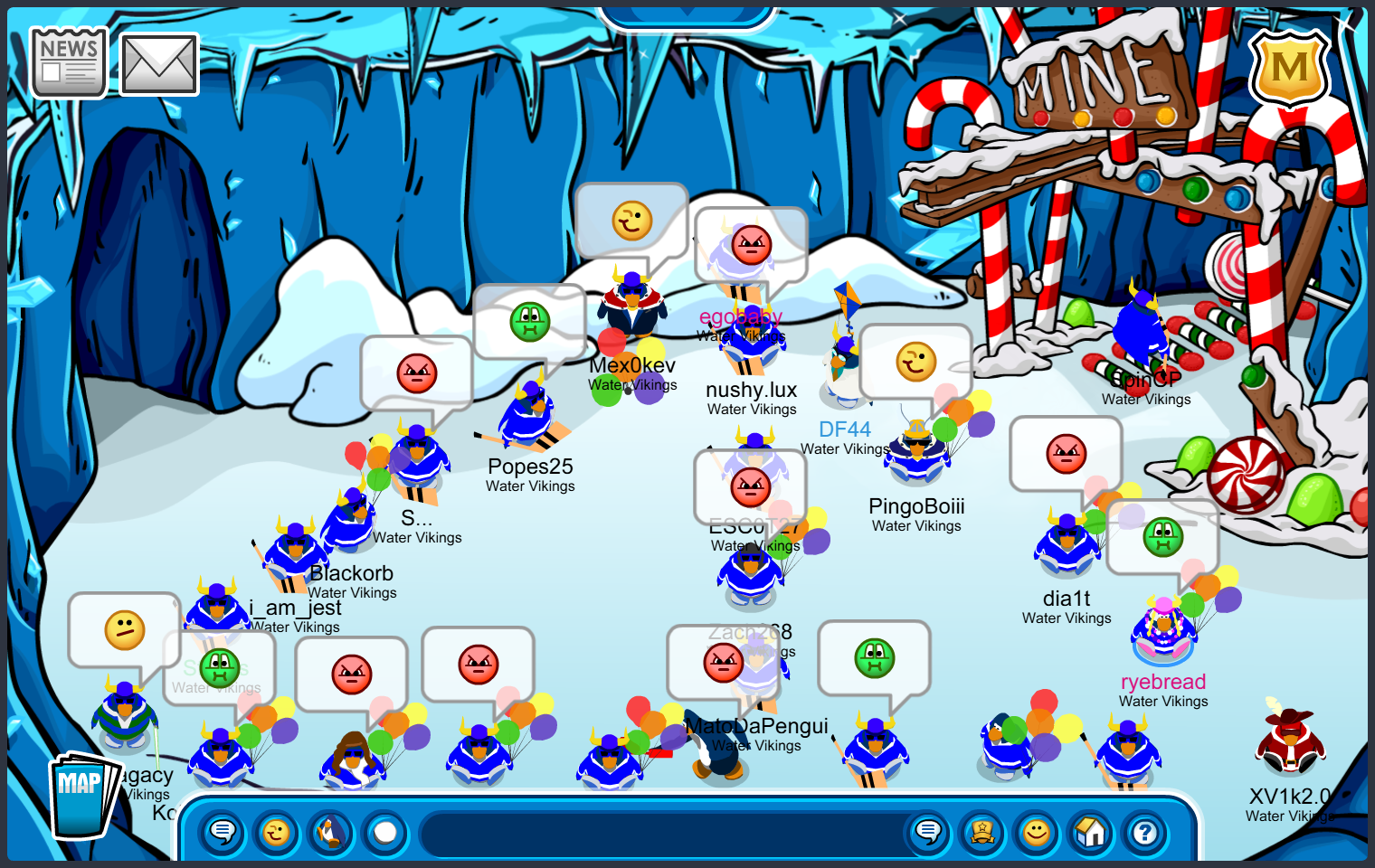
Task: Open the safe chat speech bubble menu
Action: pos(223,832)
